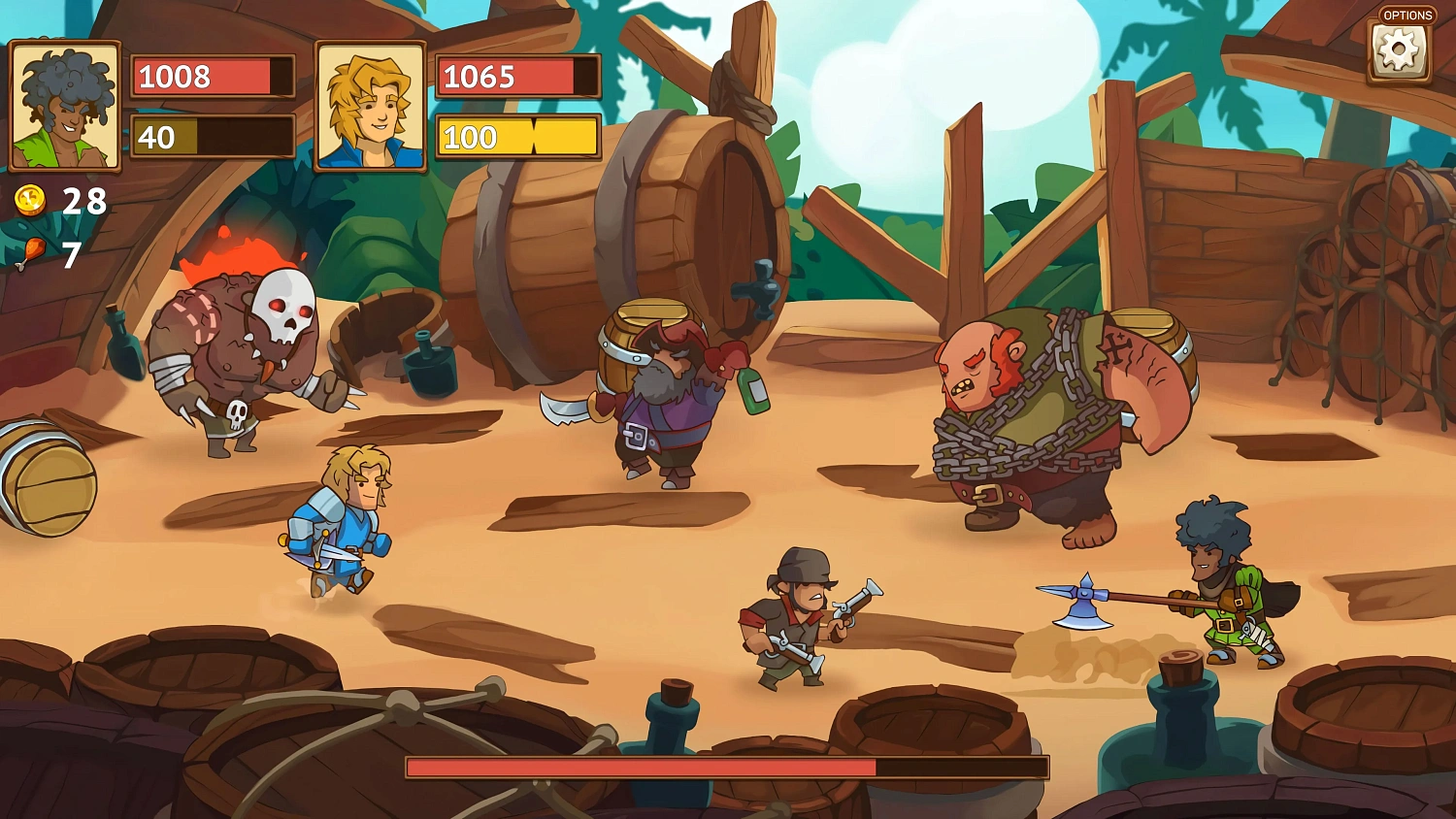Click the yellow 100 energy bar

[x=517, y=138]
